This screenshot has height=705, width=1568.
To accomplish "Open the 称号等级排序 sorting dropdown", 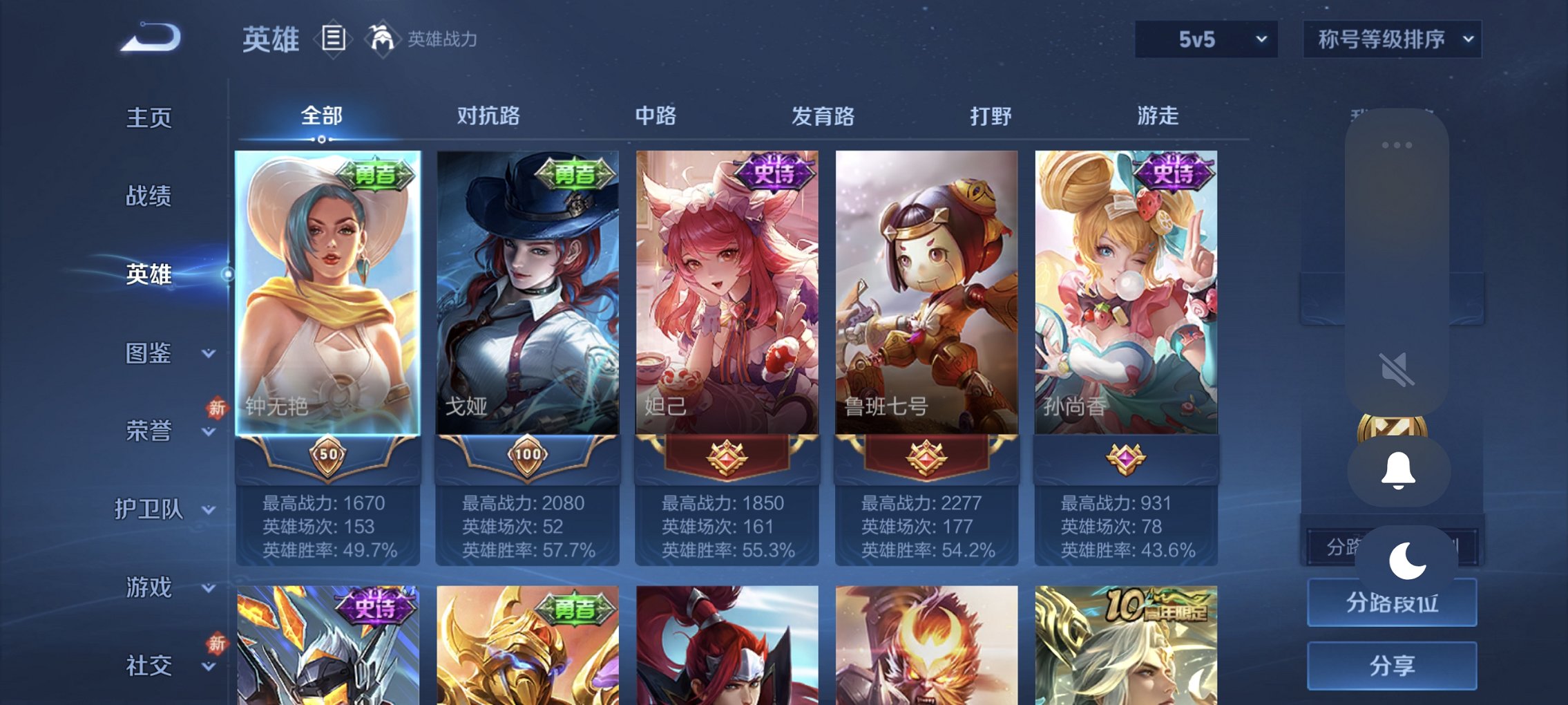I will [1390, 39].
